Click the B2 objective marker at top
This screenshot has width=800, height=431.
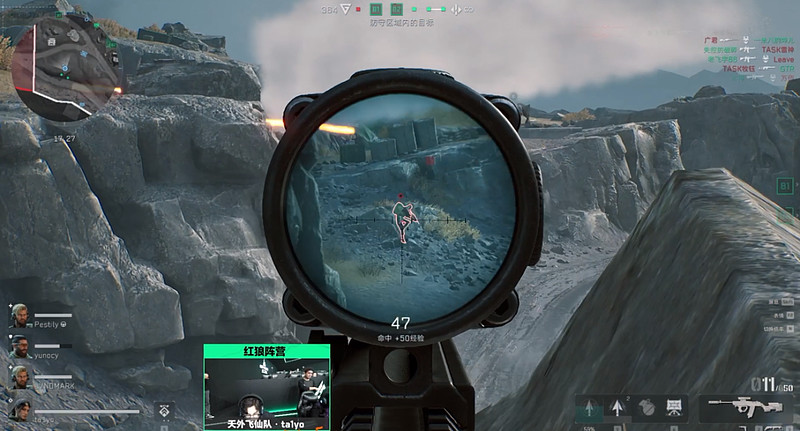click(x=396, y=9)
